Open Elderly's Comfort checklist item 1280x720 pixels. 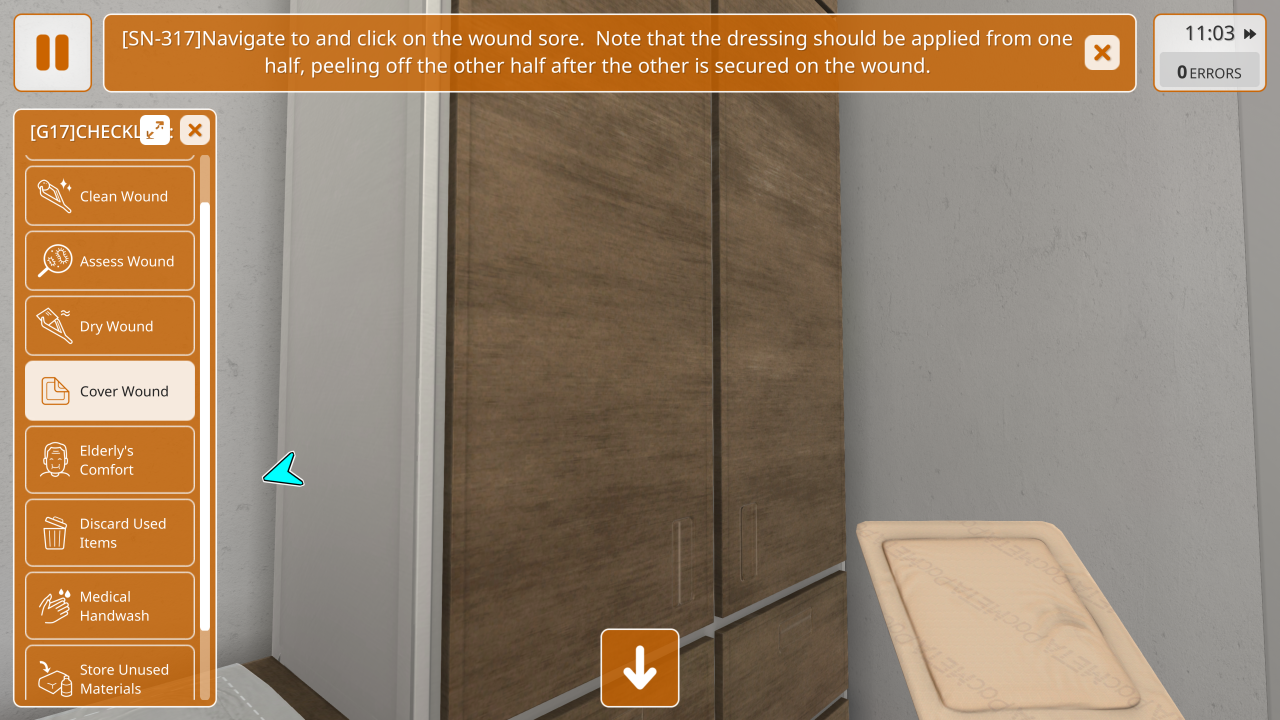click(110, 460)
